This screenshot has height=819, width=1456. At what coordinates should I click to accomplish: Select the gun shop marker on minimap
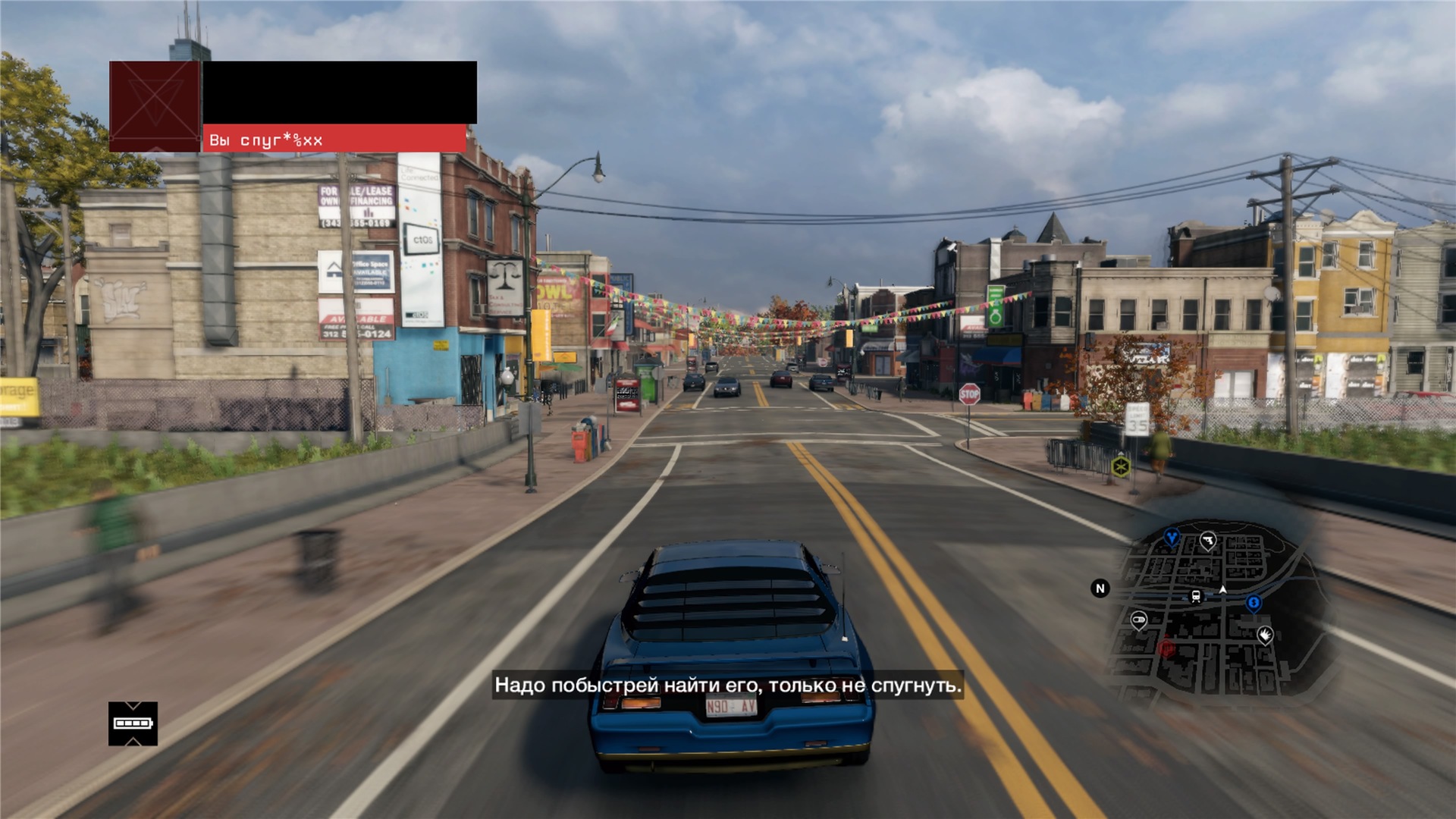tap(1208, 540)
